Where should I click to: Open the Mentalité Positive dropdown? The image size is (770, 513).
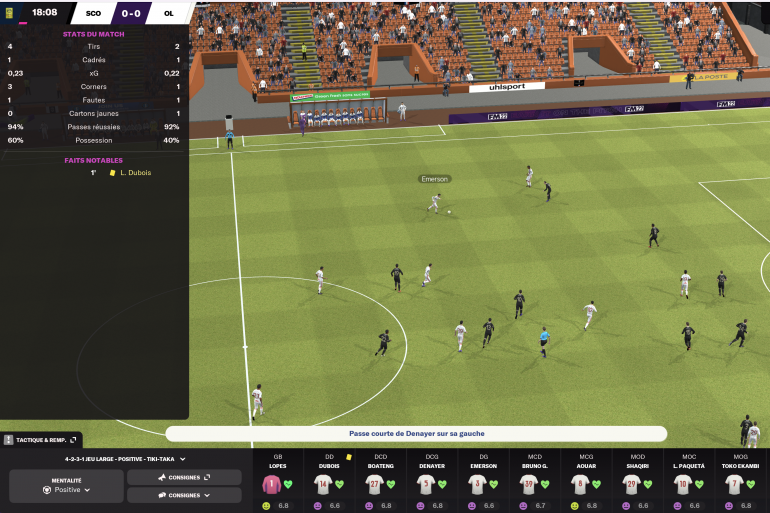pos(67,490)
